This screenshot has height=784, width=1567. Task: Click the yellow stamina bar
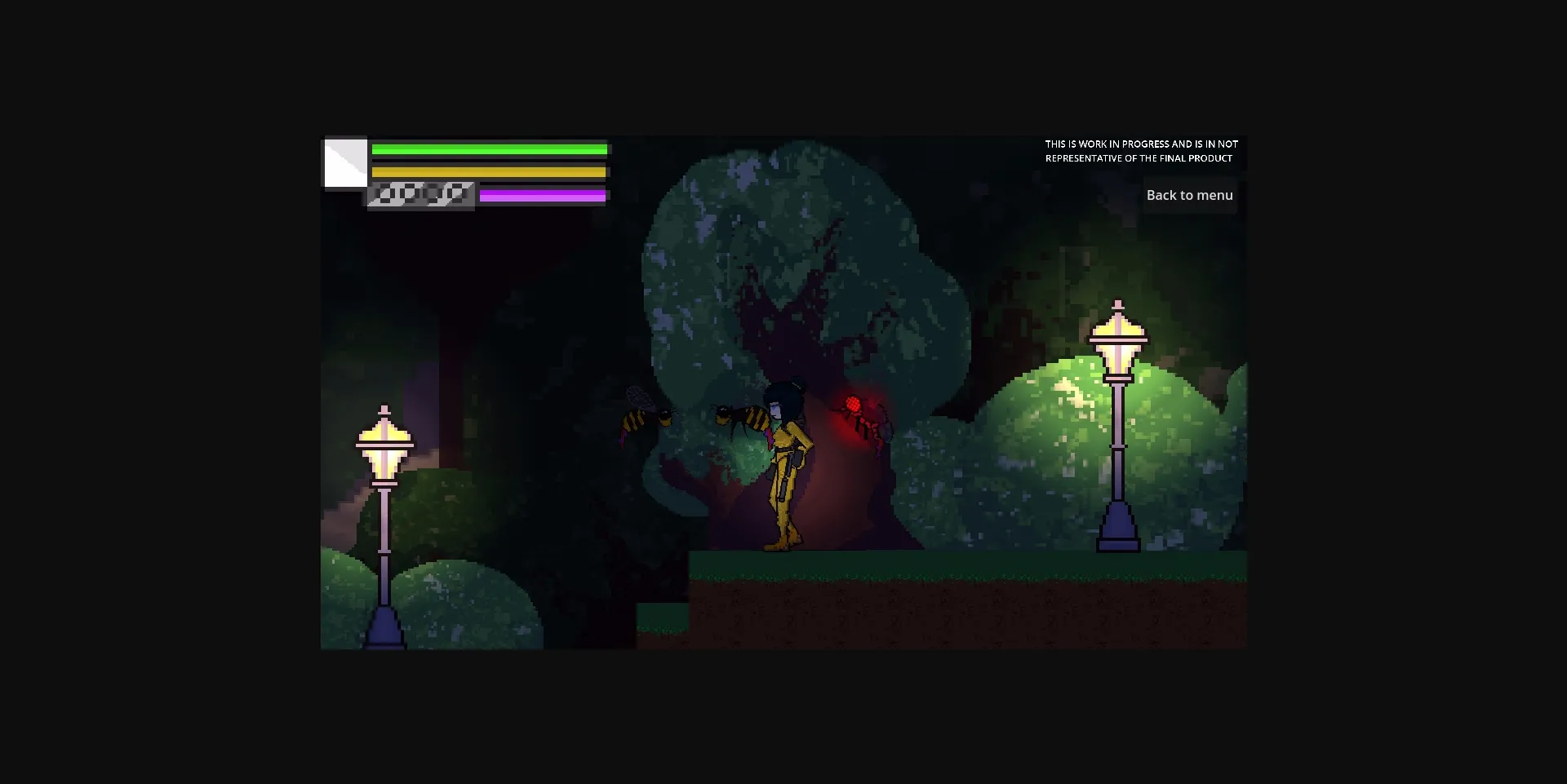click(x=488, y=171)
